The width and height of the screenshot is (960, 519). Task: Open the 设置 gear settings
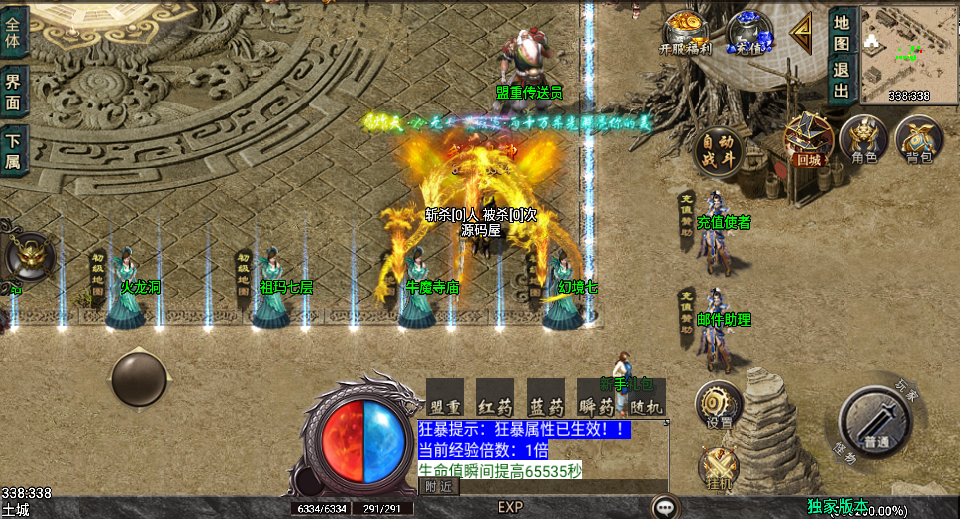pos(718,403)
